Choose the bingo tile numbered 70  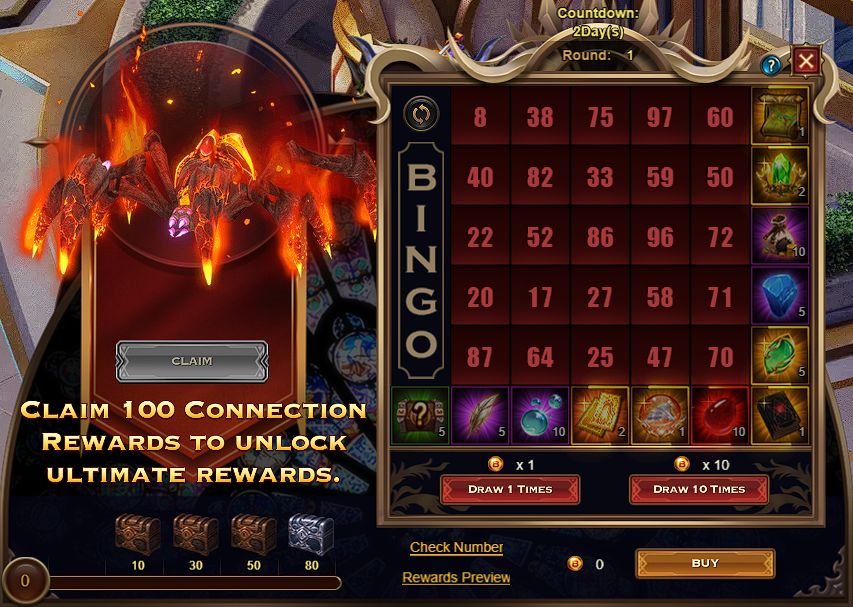click(x=720, y=357)
